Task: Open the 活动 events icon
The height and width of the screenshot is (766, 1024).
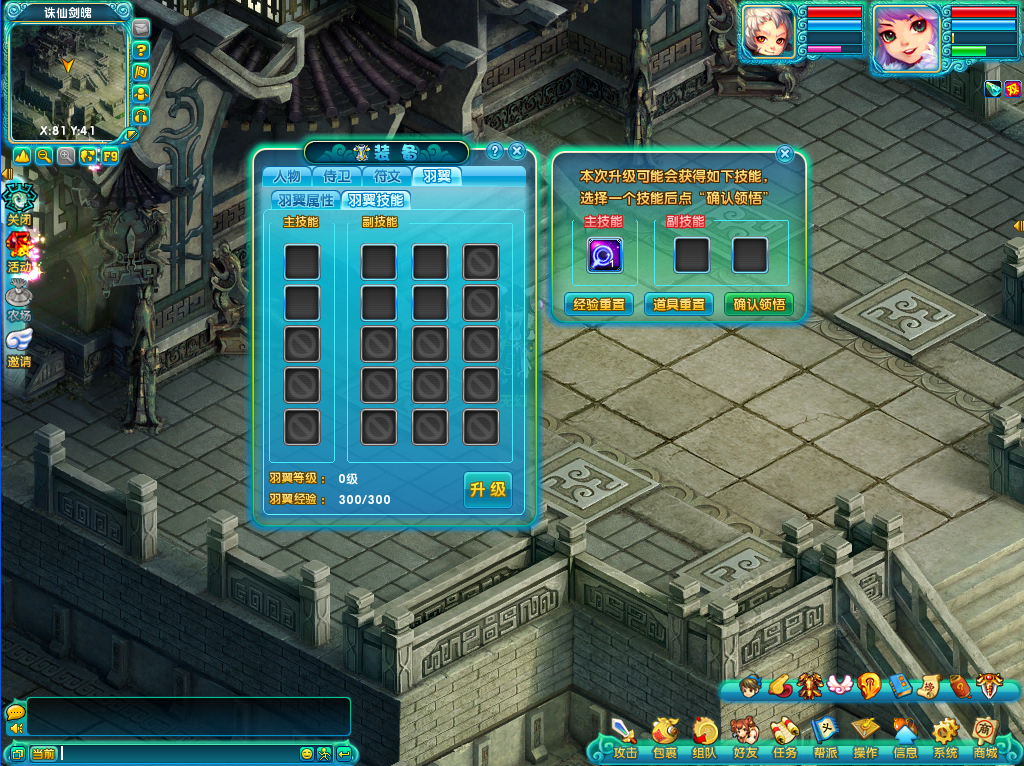Action: [19, 250]
